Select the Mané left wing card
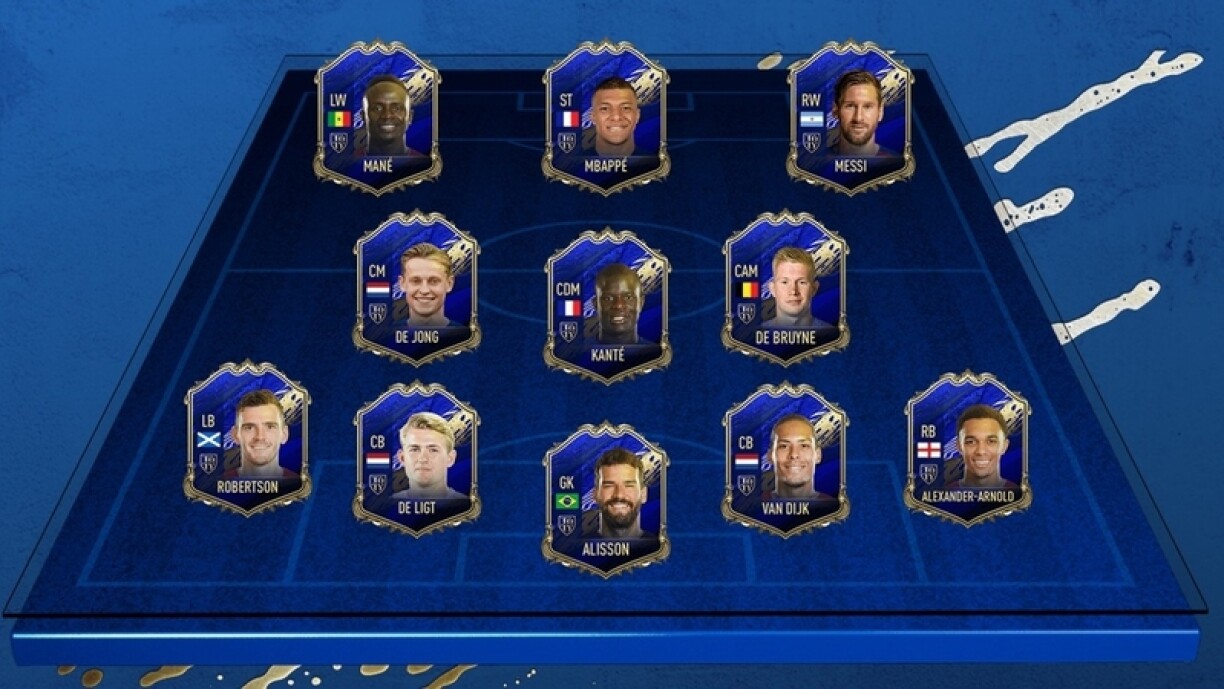Screen dimensions: 1224x689 (377, 118)
